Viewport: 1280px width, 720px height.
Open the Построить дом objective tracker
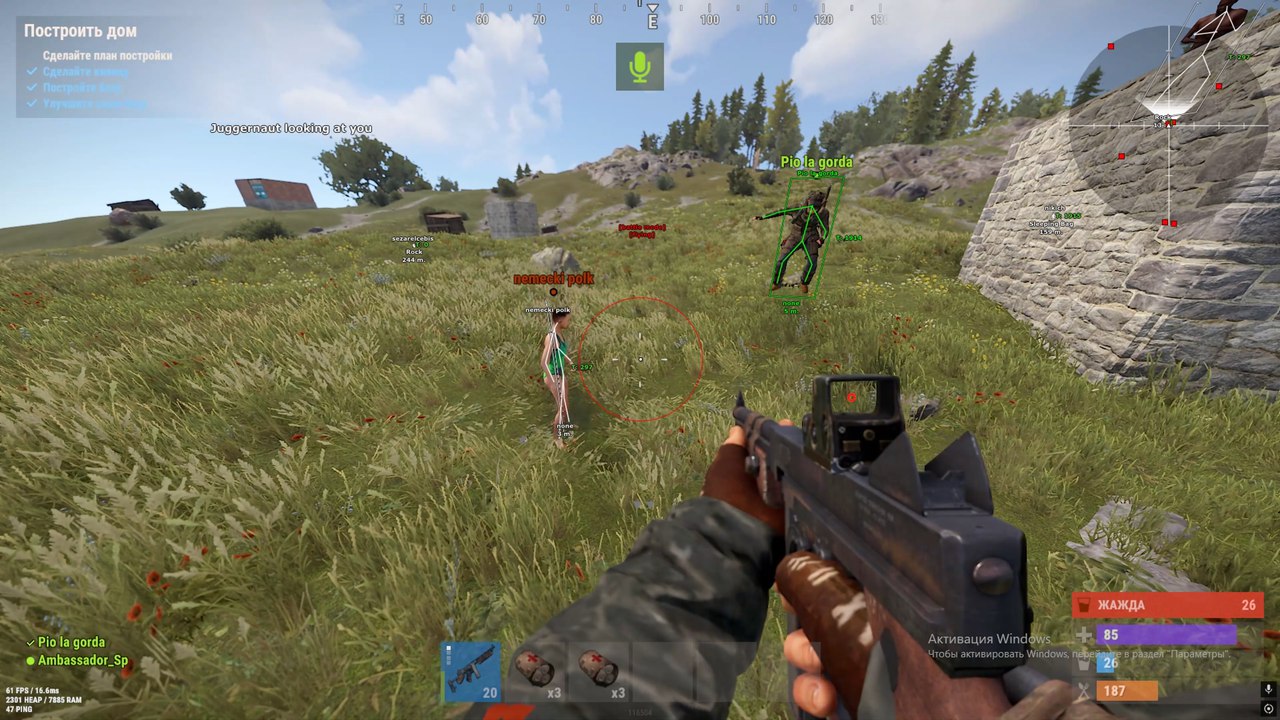pos(81,31)
